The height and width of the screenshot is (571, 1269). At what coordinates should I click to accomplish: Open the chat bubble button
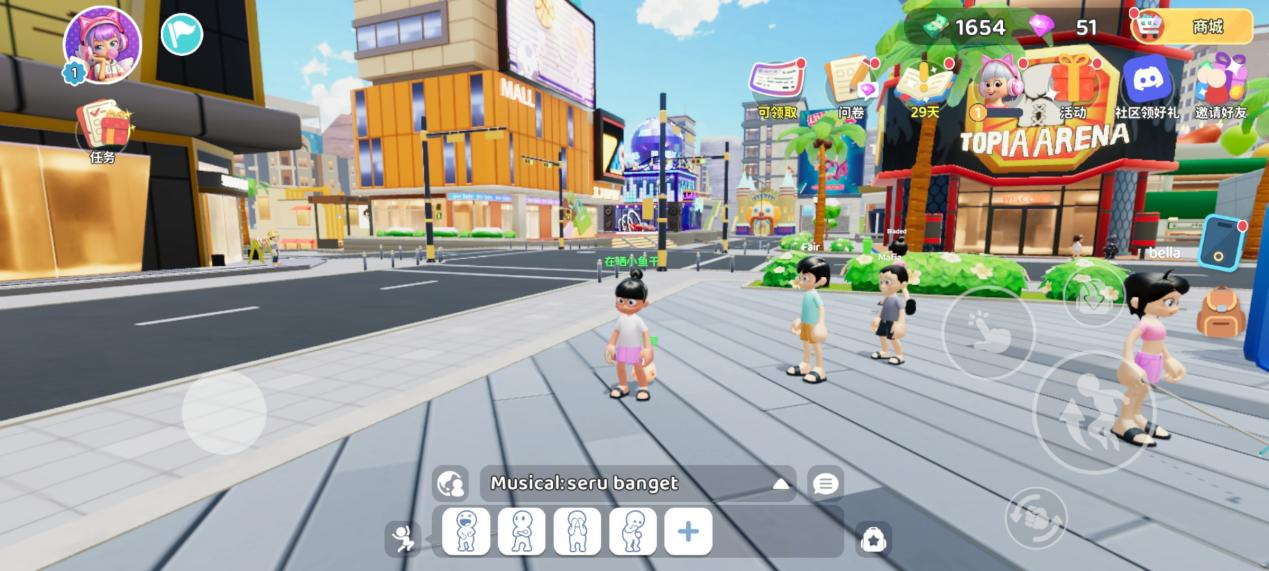tap(825, 484)
